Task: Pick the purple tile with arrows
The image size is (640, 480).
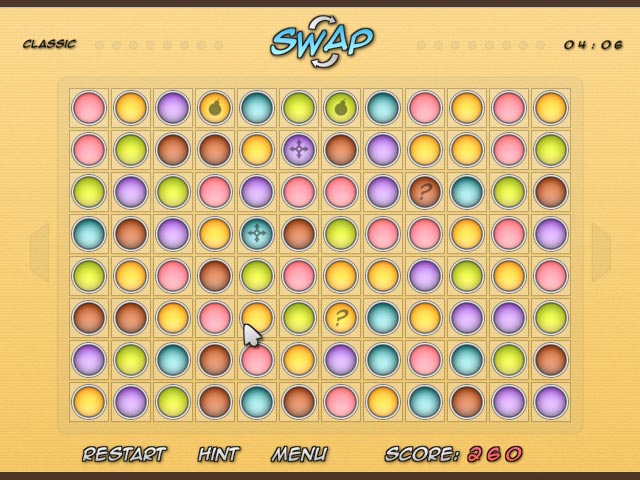Action: tap(299, 150)
